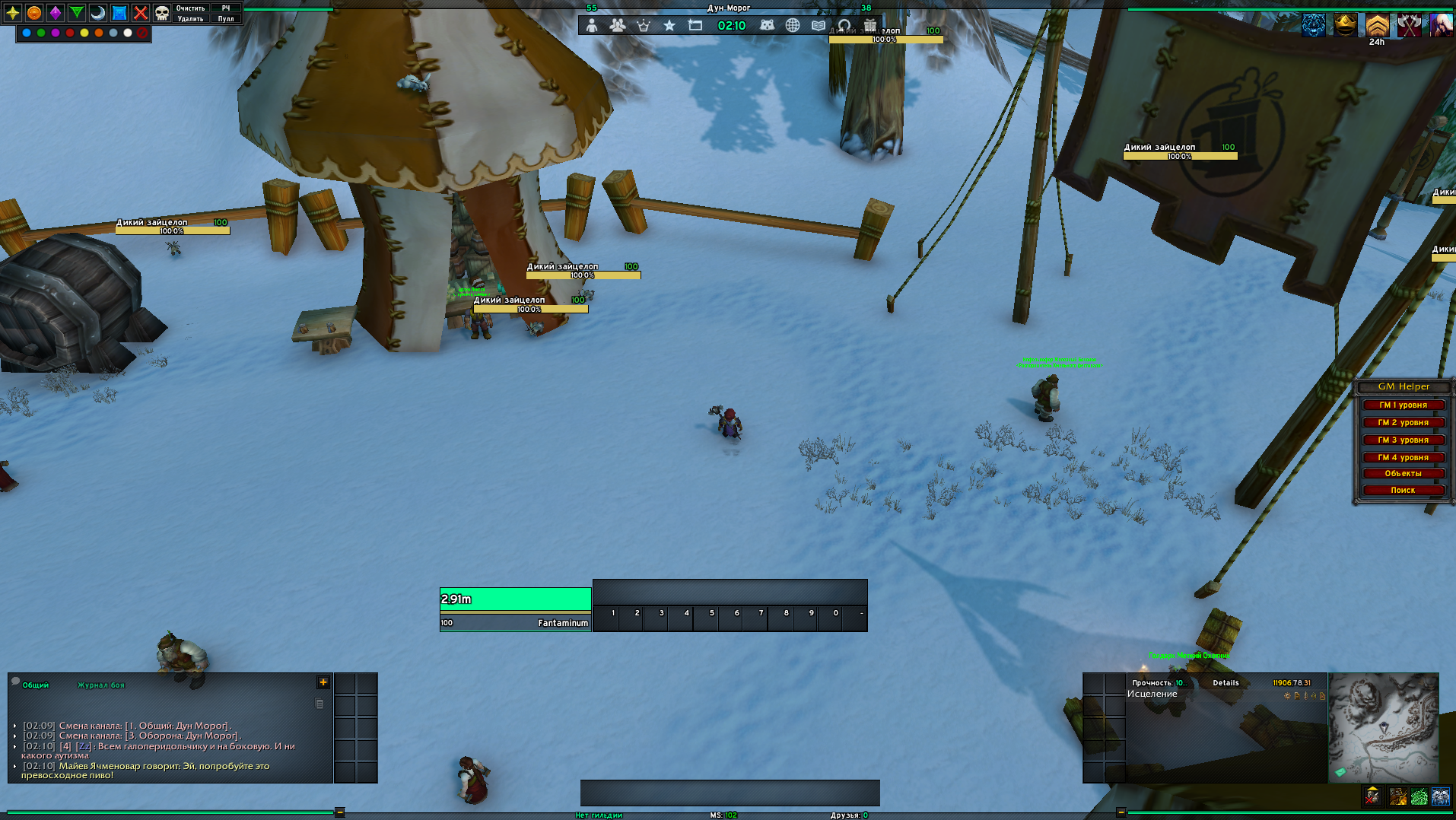Activate the Пулл pull timer button
The image size is (1456, 820).
(x=226, y=18)
